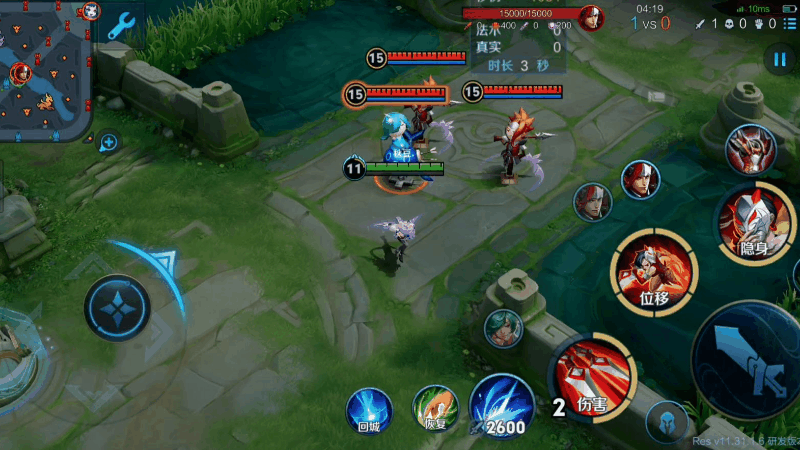Use the 回城 recall button
This screenshot has width=800, height=450.
coord(368,410)
